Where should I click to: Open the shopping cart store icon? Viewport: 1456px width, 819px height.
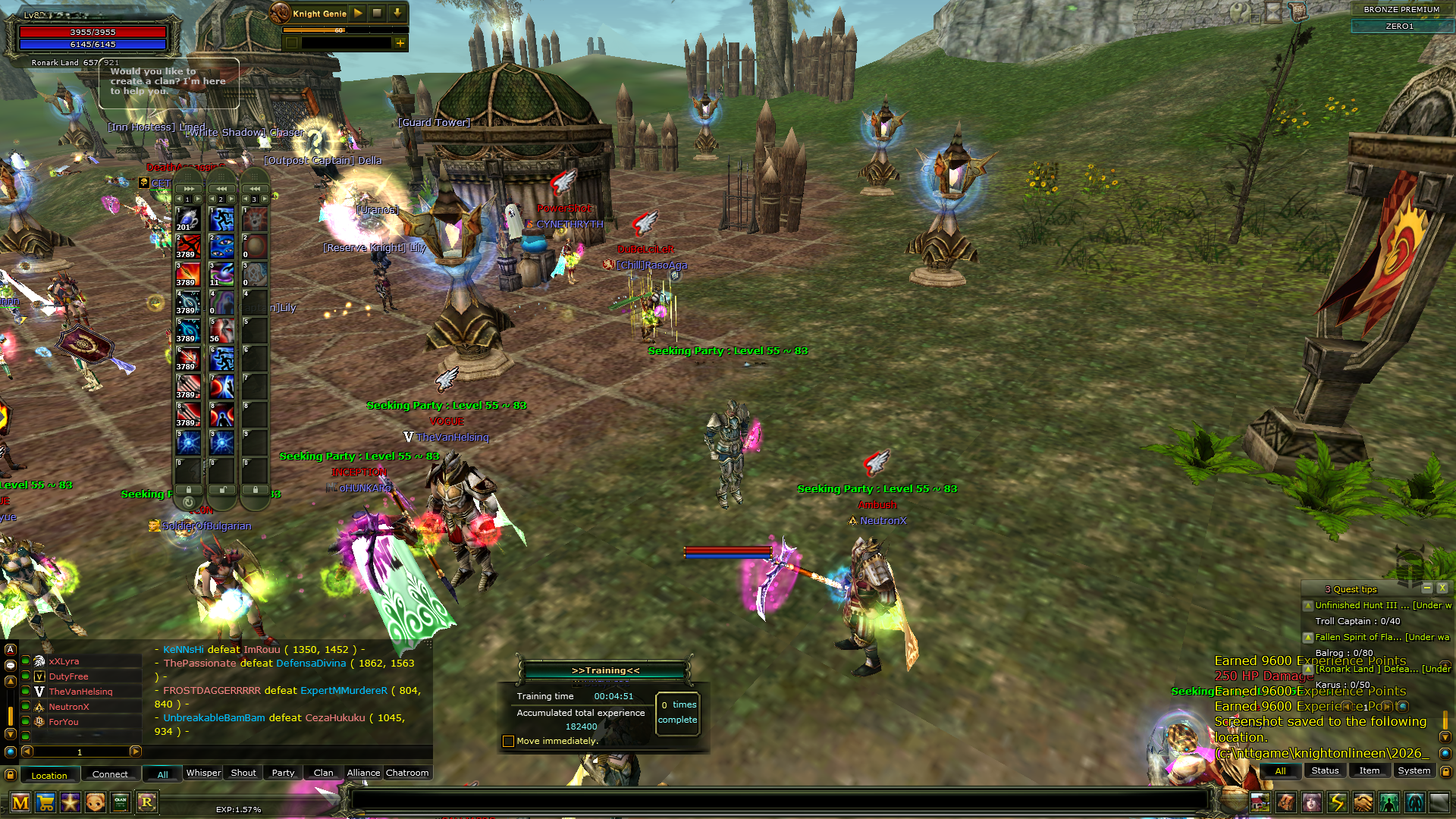(x=45, y=802)
